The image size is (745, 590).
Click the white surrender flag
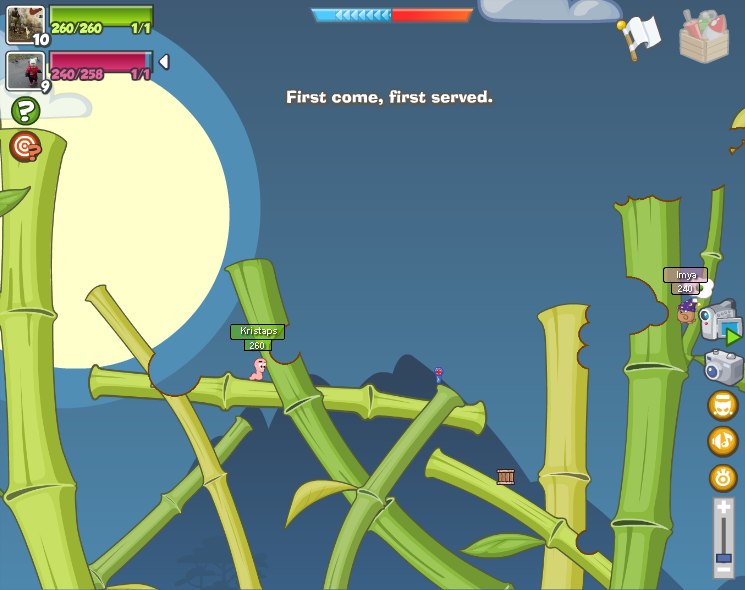click(x=640, y=36)
